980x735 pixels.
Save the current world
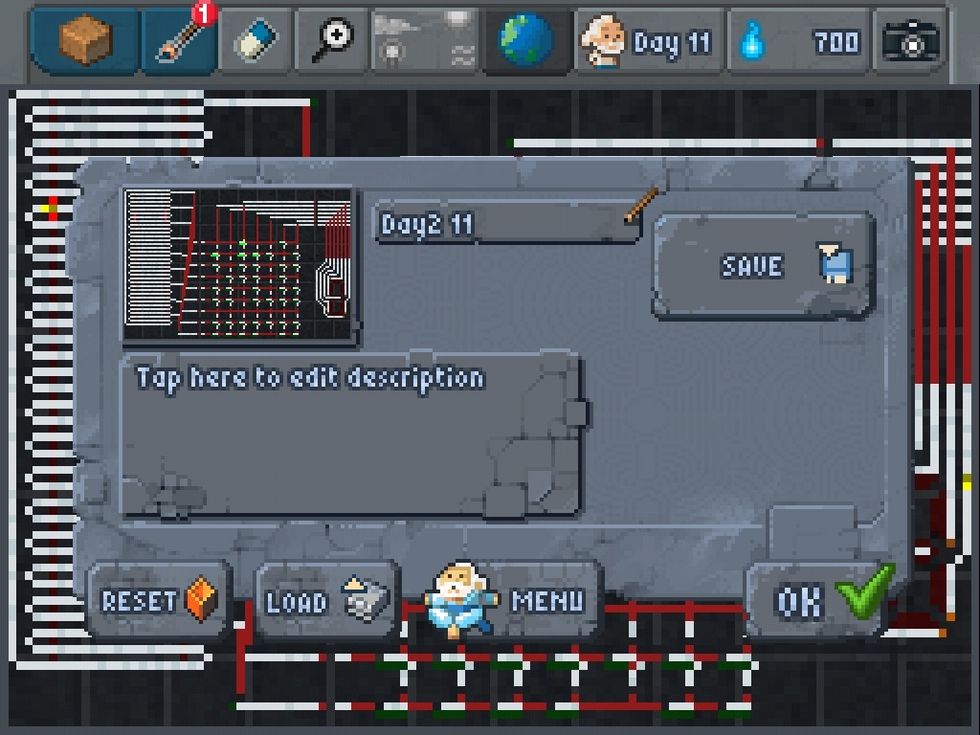point(764,266)
